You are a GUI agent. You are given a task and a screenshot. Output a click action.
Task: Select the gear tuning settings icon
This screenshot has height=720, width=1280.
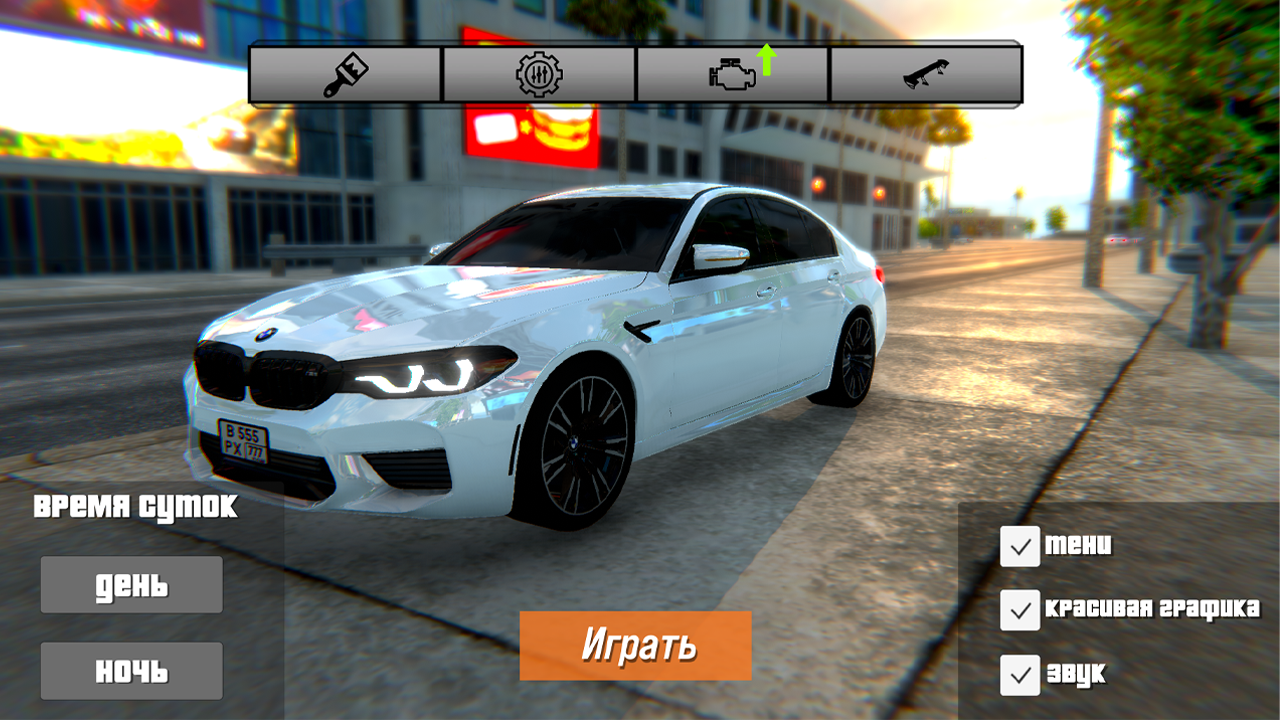click(x=538, y=72)
